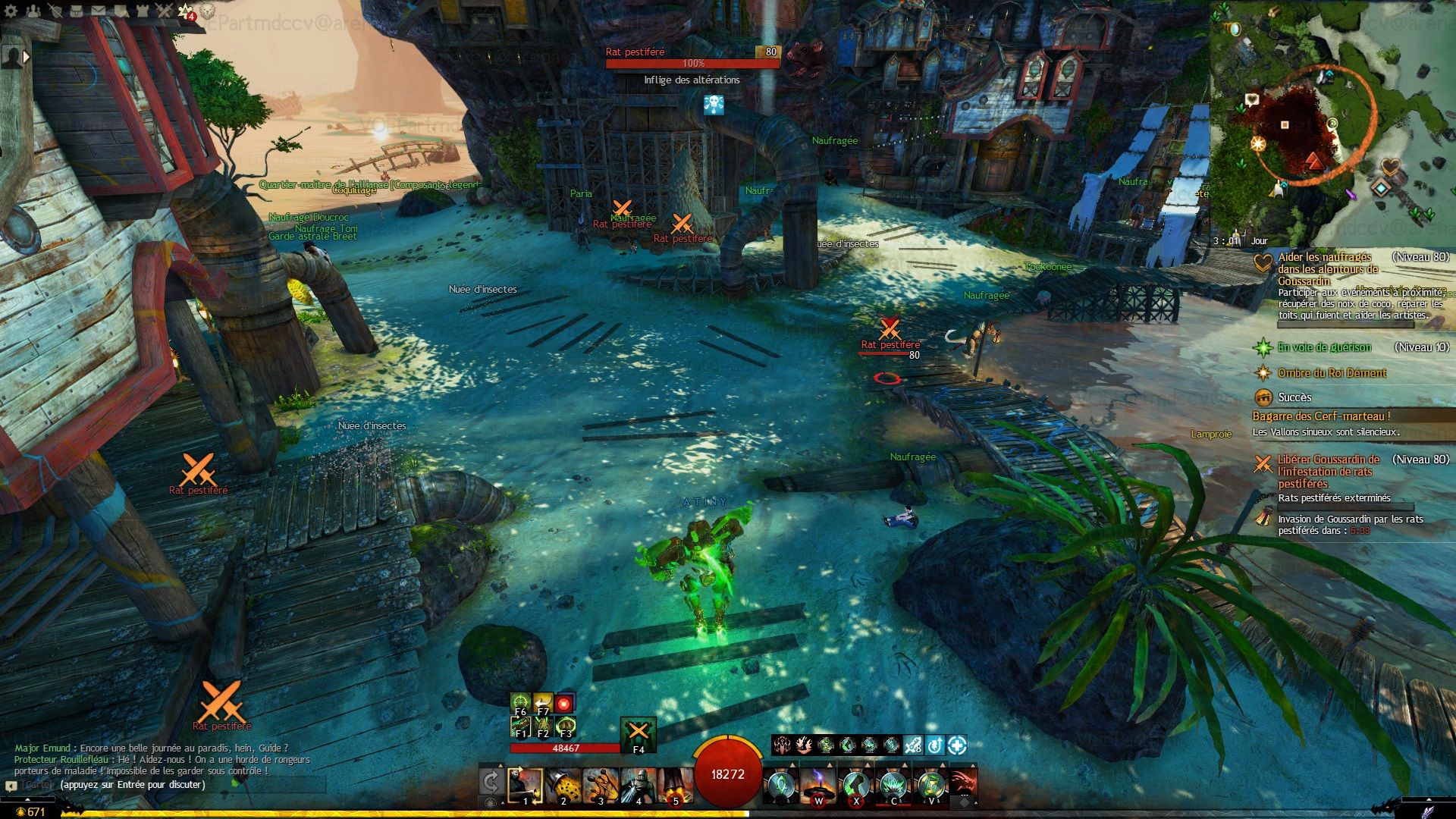
Task: Open the hero panel sword-and-shield icon
Action: click(x=55, y=11)
